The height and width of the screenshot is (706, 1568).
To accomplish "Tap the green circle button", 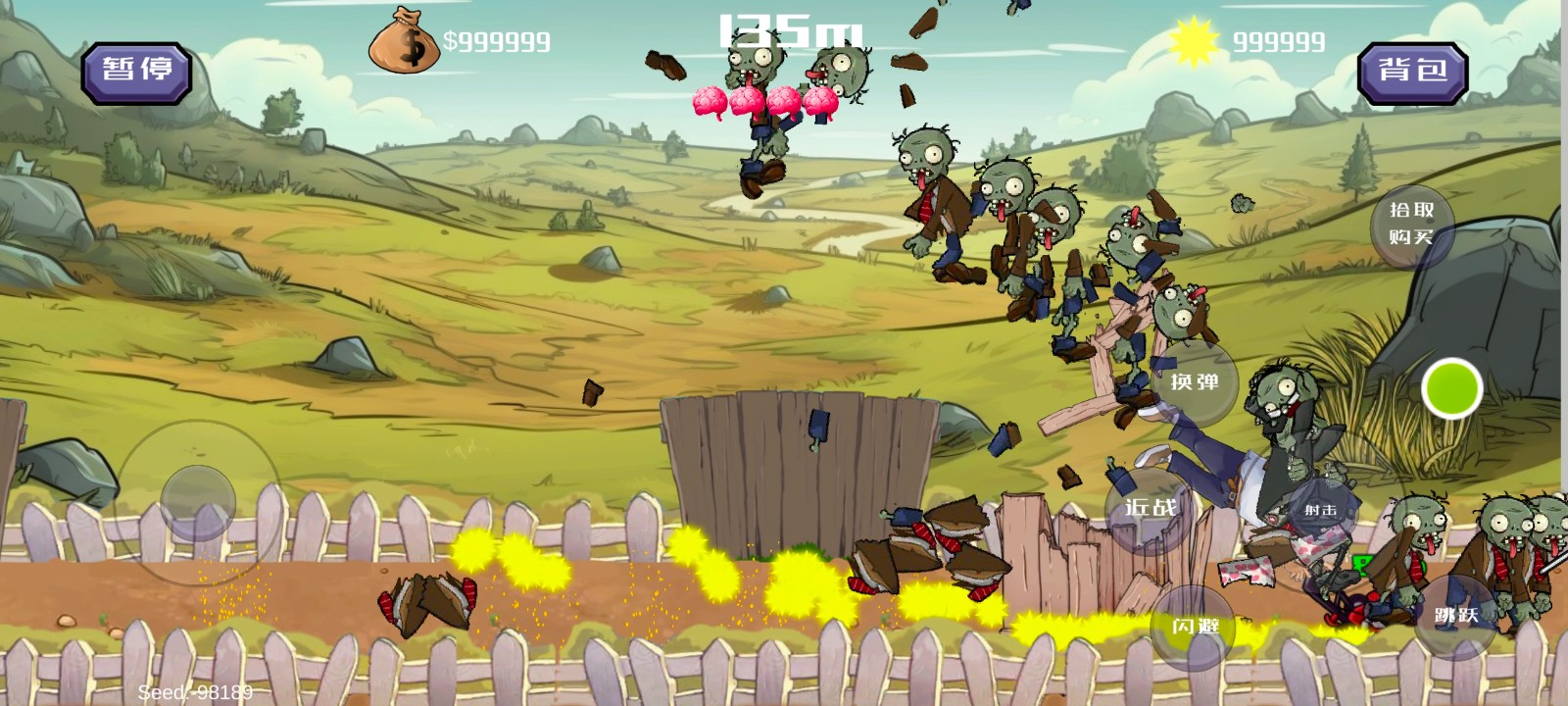I will [x=1451, y=389].
